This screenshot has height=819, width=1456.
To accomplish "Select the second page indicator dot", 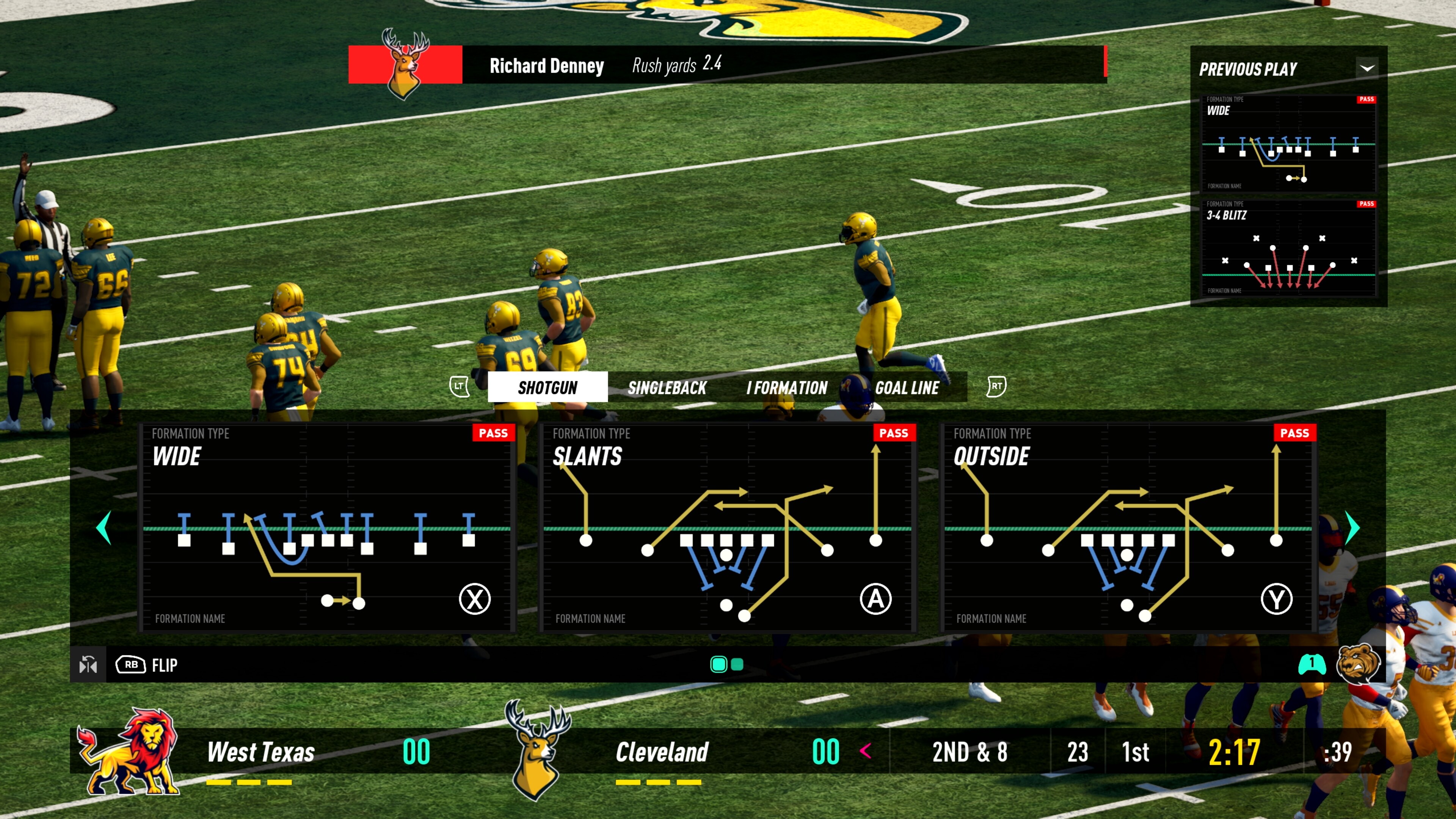I will (737, 665).
